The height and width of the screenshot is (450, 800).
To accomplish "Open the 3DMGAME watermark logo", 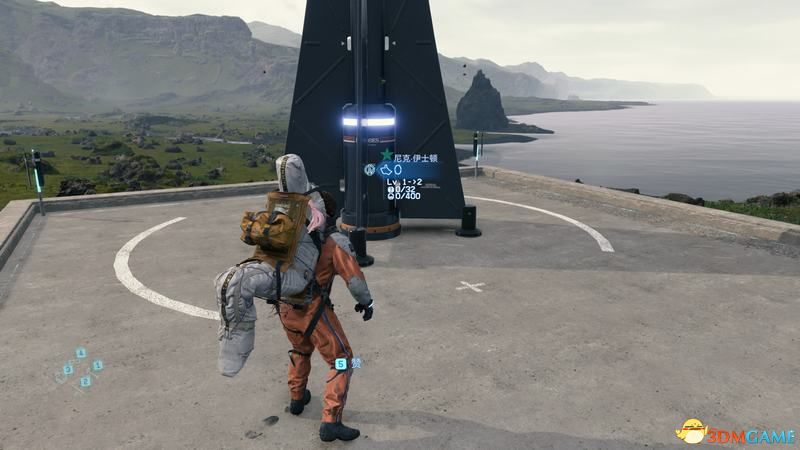I will (x=735, y=431).
